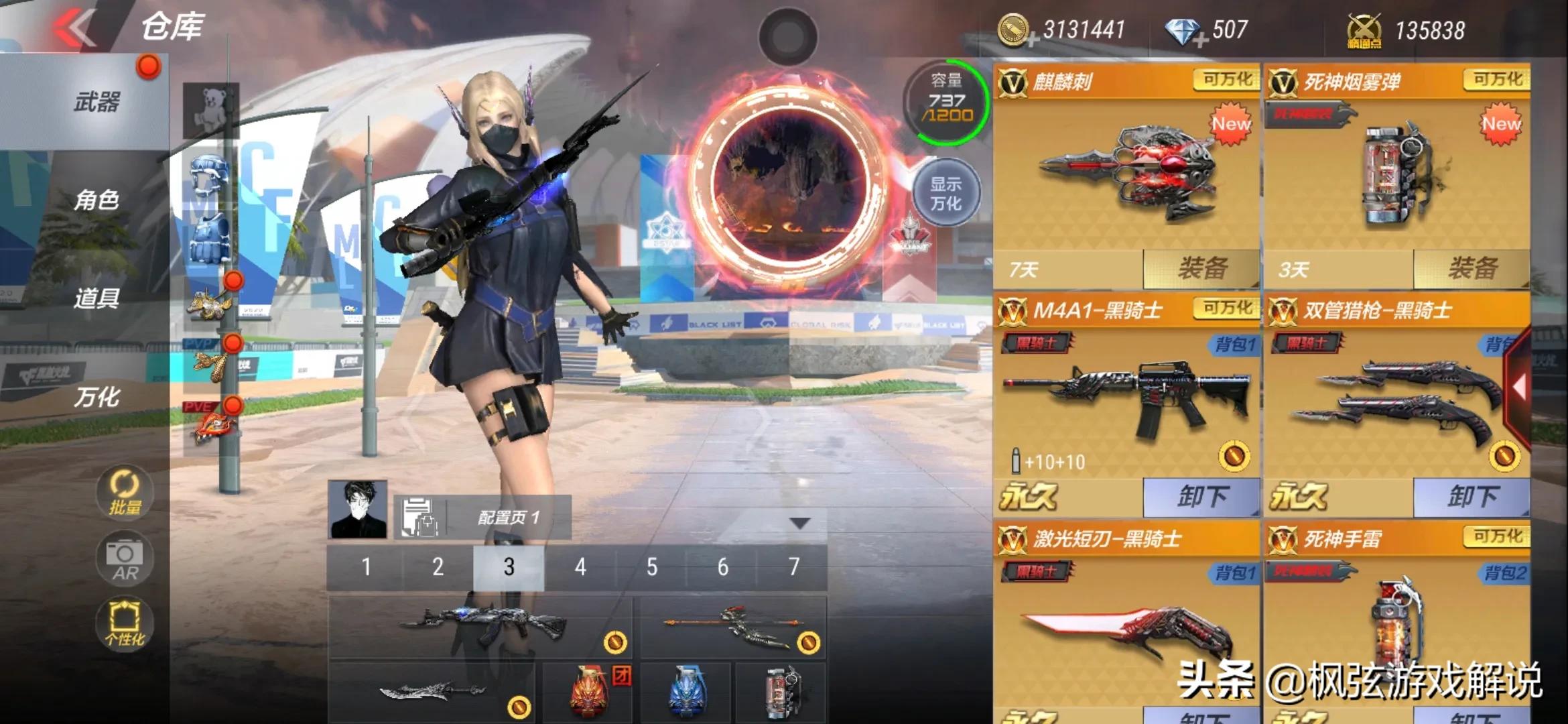
Task: Switch to the 武器 weapons tab
Action: (x=96, y=103)
